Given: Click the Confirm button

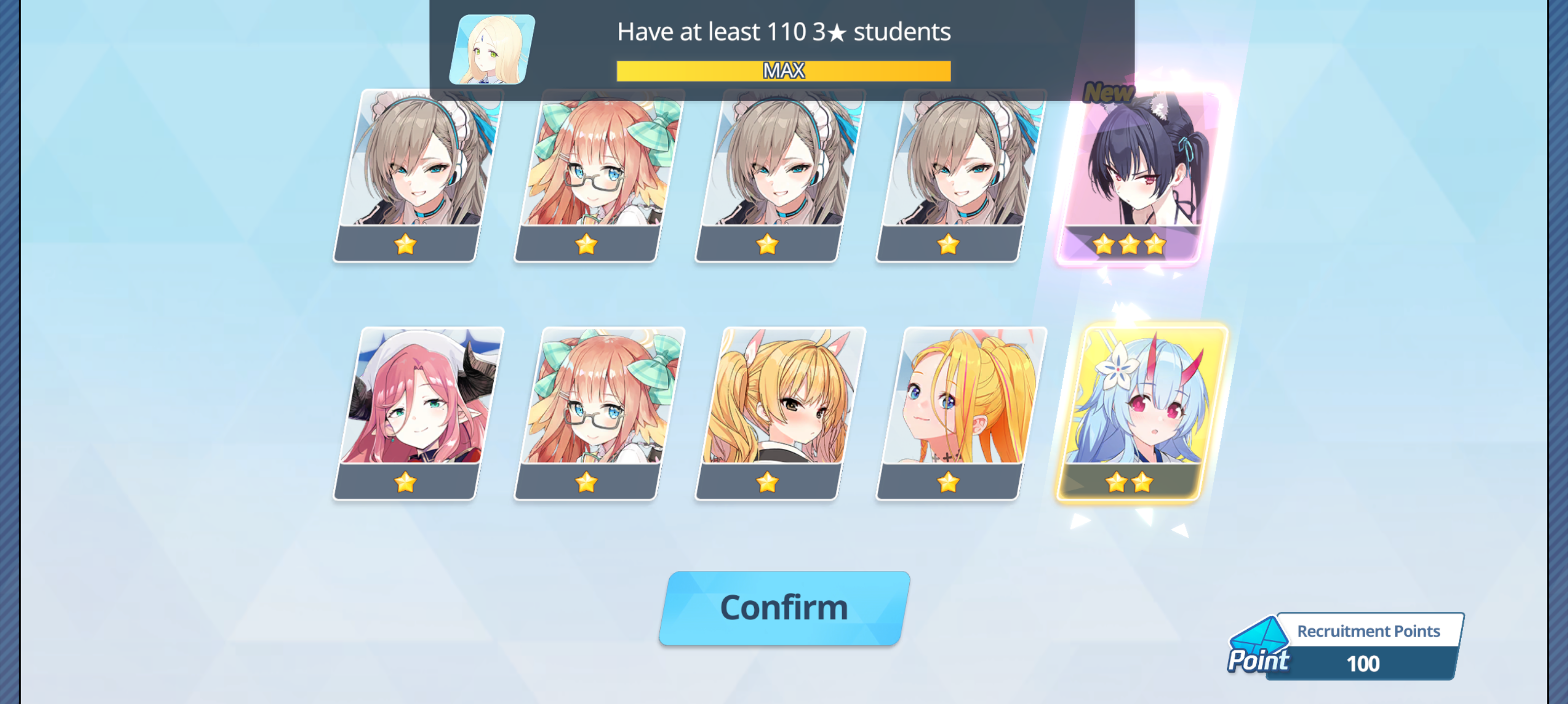Looking at the screenshot, I should click(784, 608).
